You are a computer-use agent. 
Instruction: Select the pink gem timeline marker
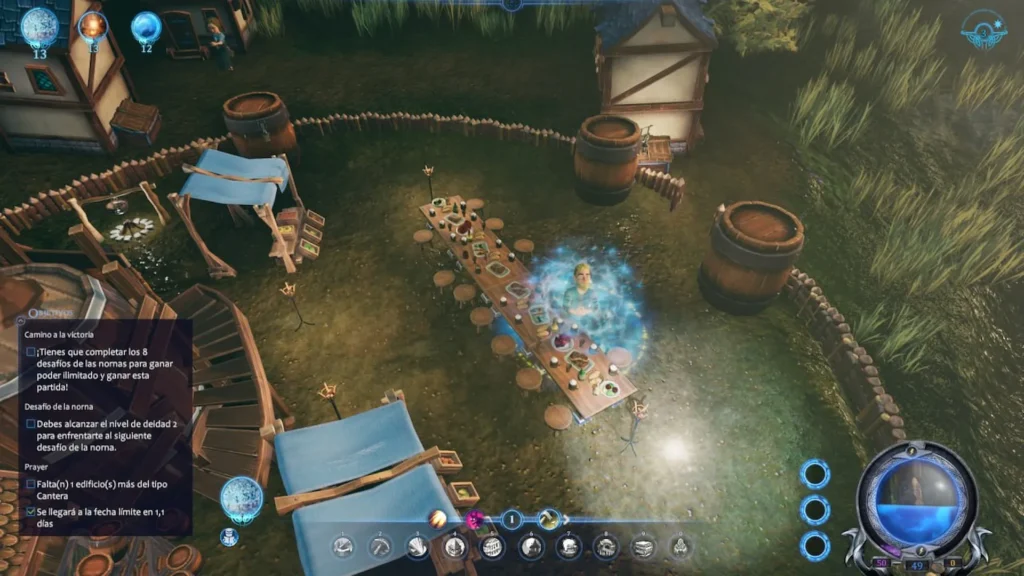click(x=474, y=519)
